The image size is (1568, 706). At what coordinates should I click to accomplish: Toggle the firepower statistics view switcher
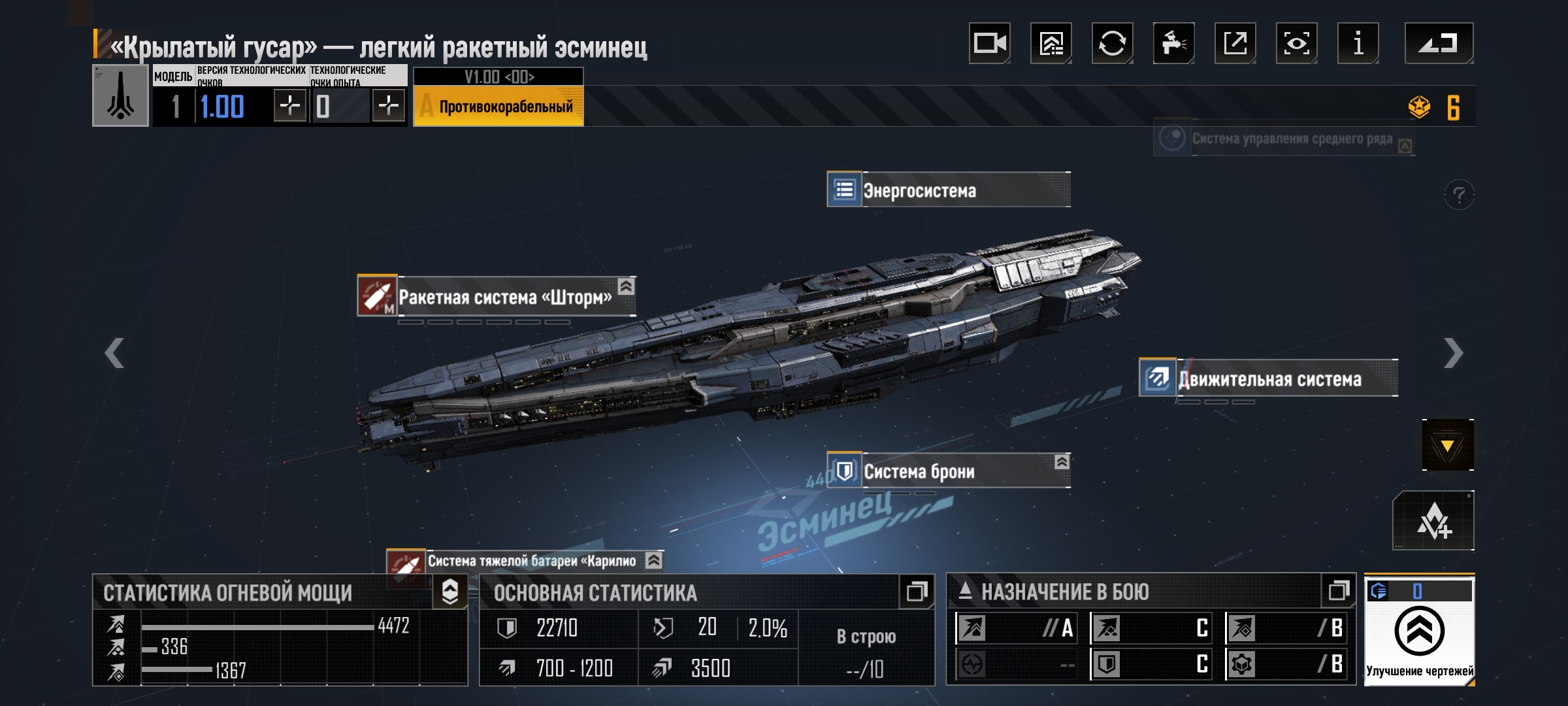450,592
